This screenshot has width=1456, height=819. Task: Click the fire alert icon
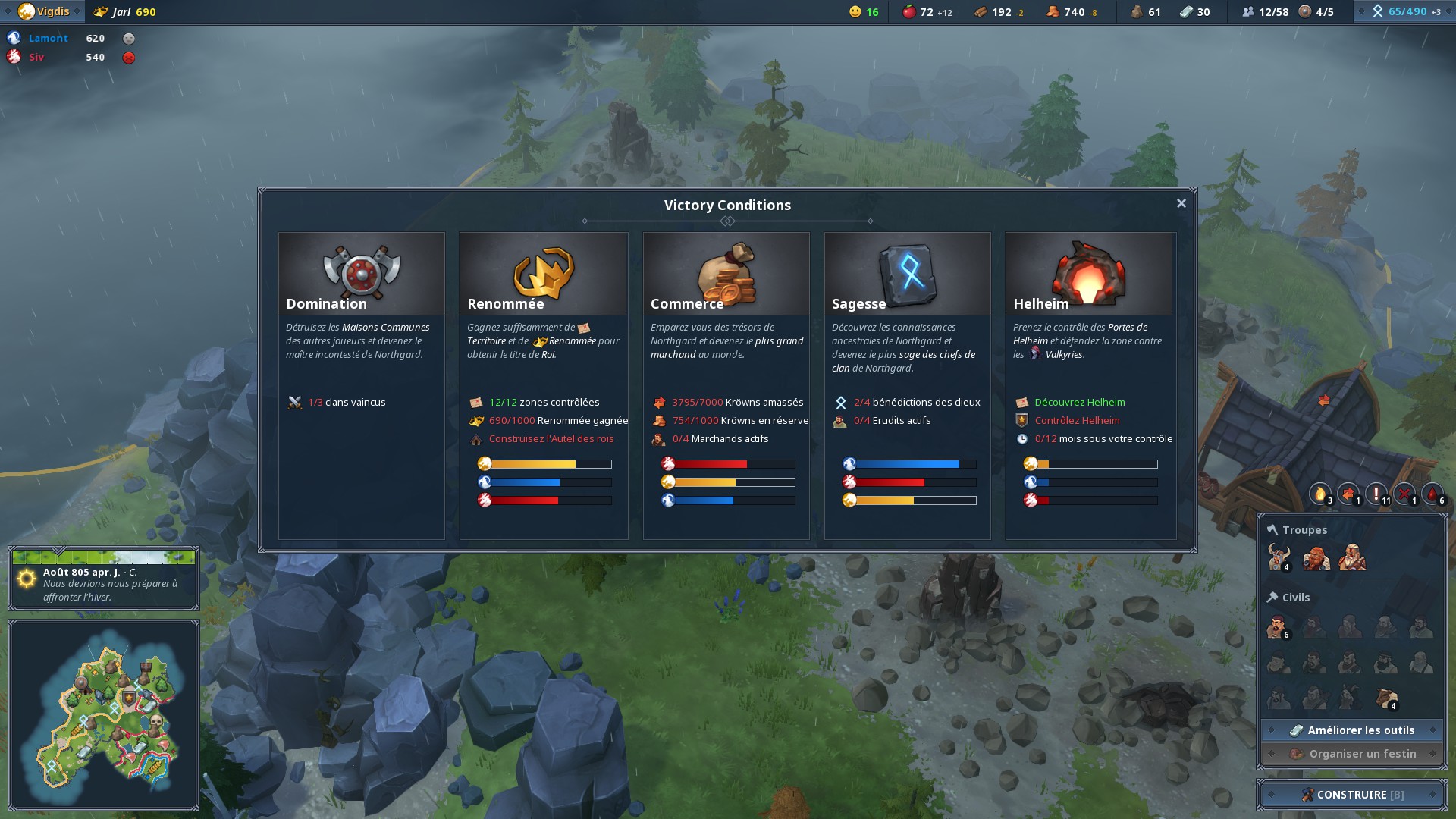(x=1320, y=494)
